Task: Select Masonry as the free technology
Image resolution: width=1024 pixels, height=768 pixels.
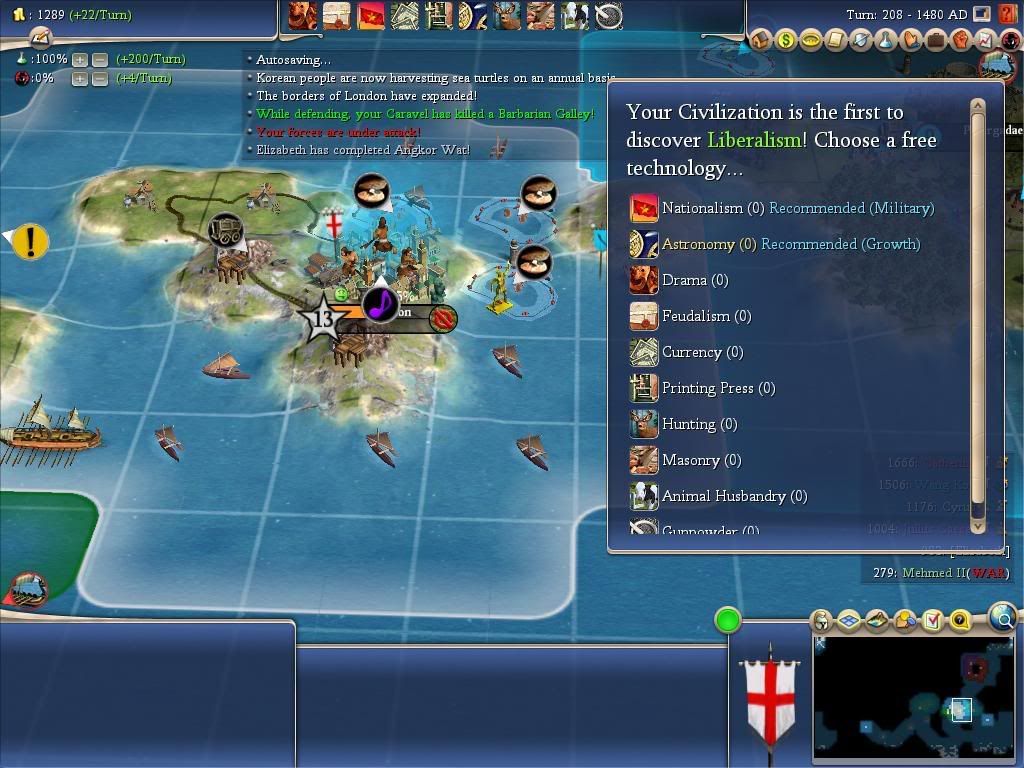Action: tap(690, 460)
